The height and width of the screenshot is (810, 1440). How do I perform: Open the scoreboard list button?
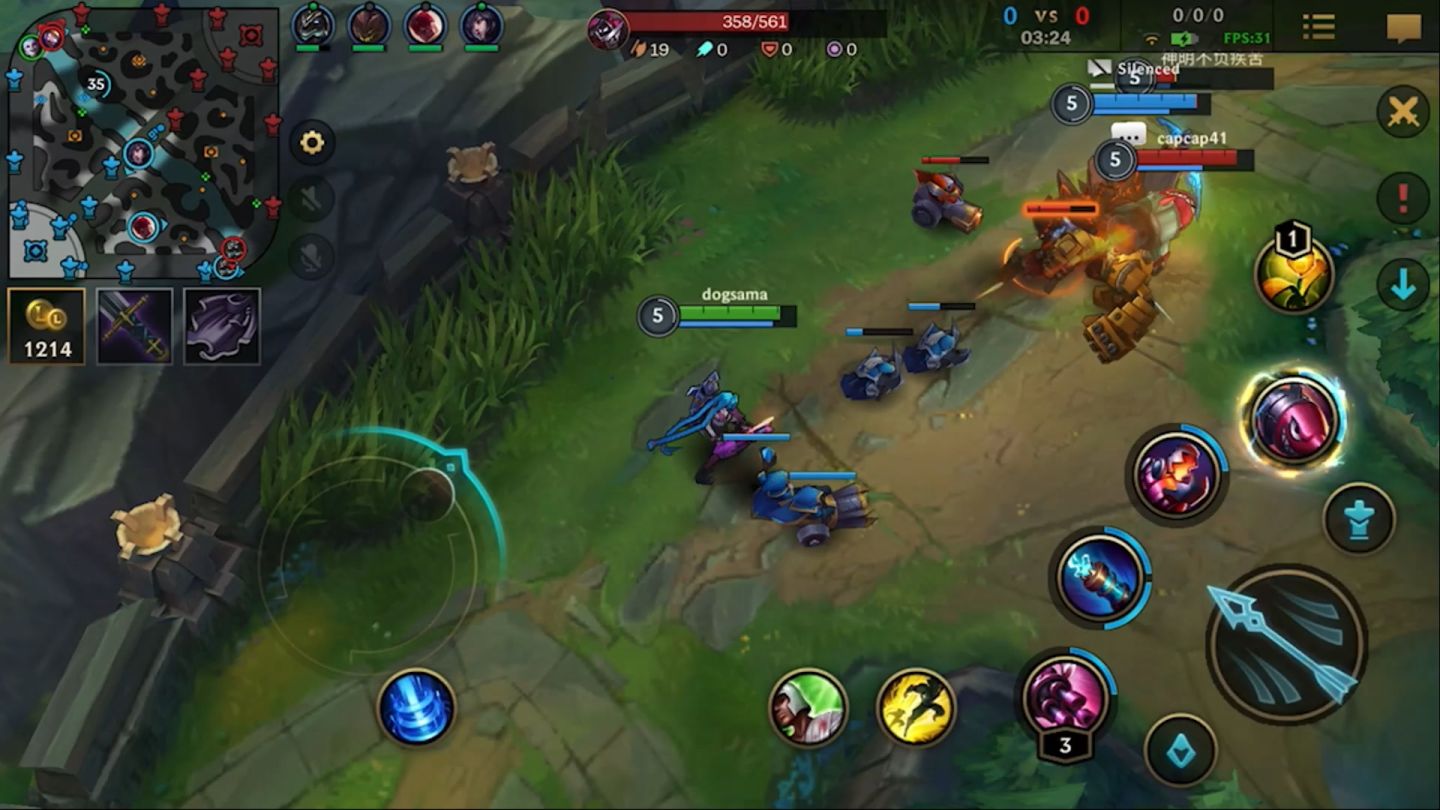pyautogui.click(x=1318, y=27)
